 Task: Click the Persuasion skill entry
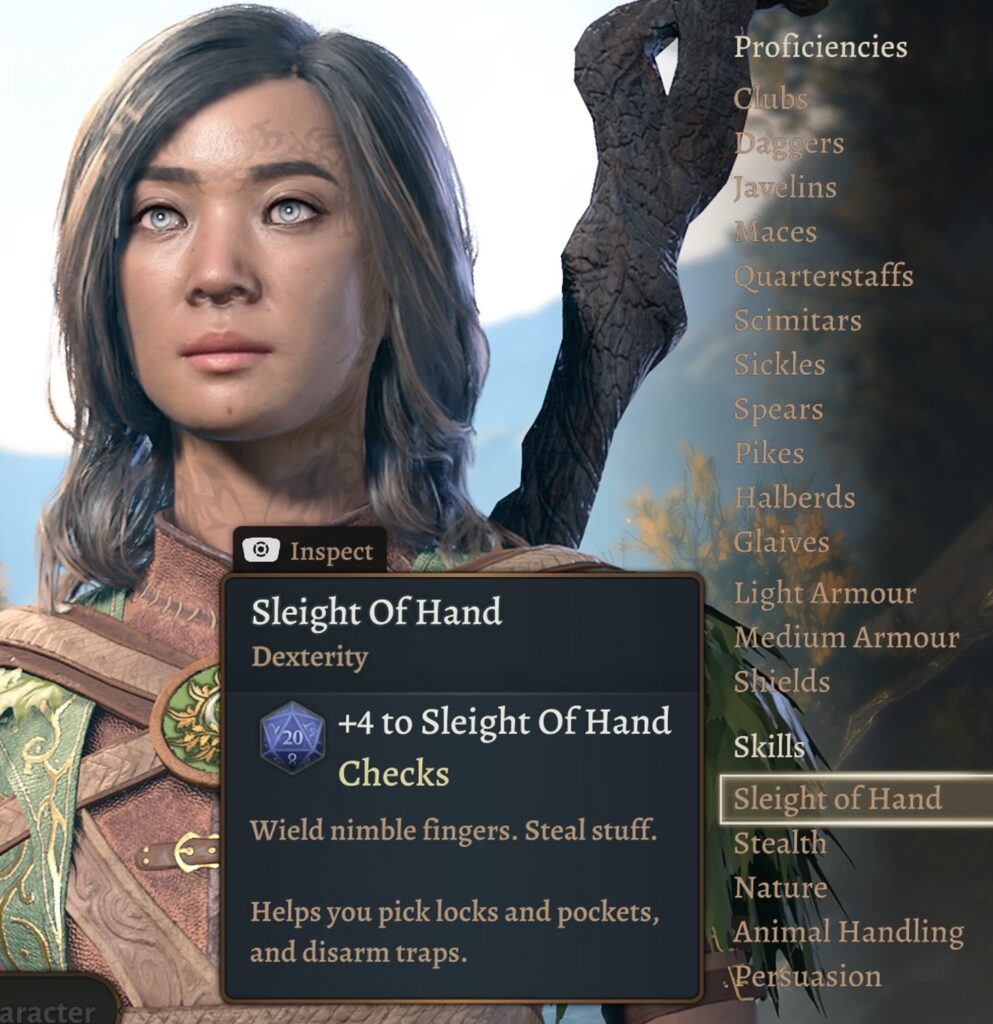(808, 977)
